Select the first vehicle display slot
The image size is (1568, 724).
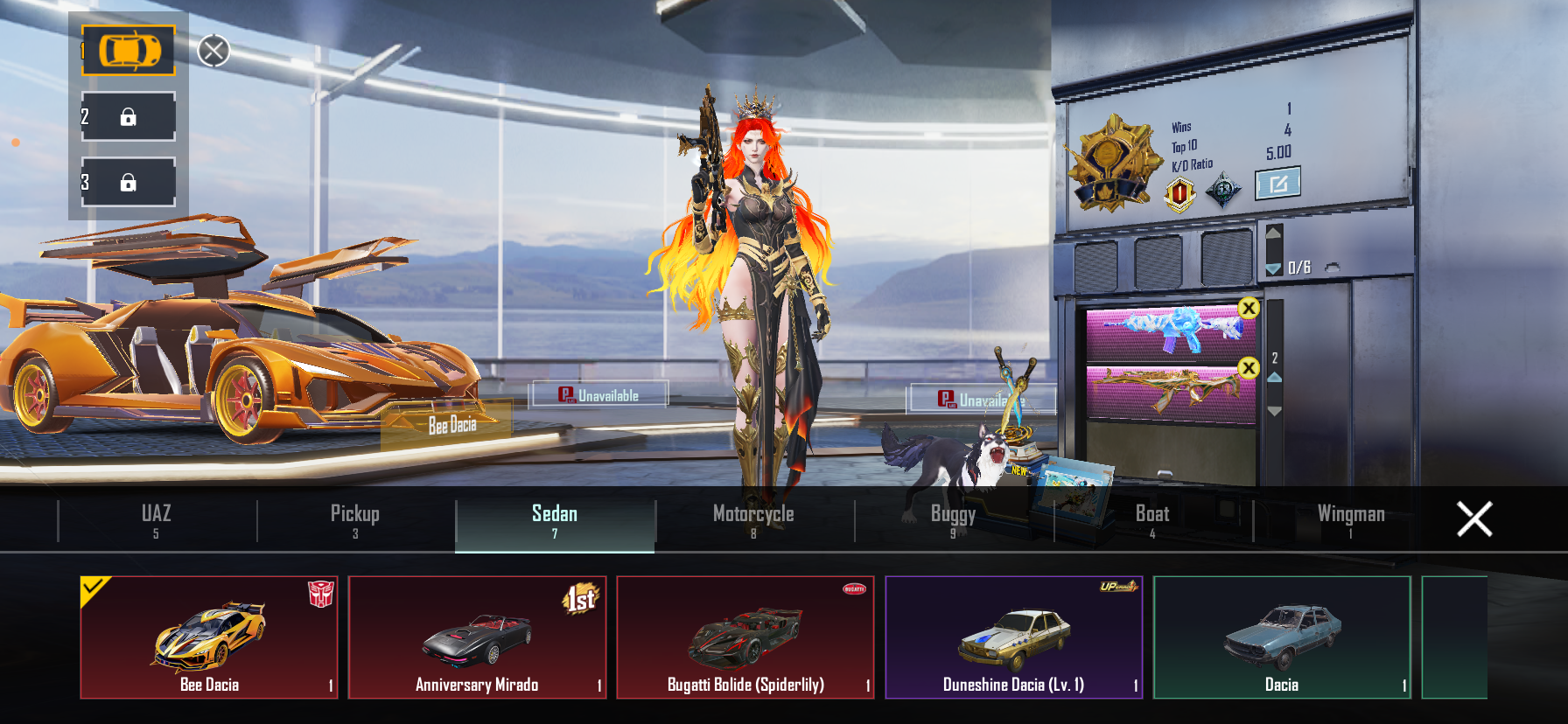click(x=129, y=51)
